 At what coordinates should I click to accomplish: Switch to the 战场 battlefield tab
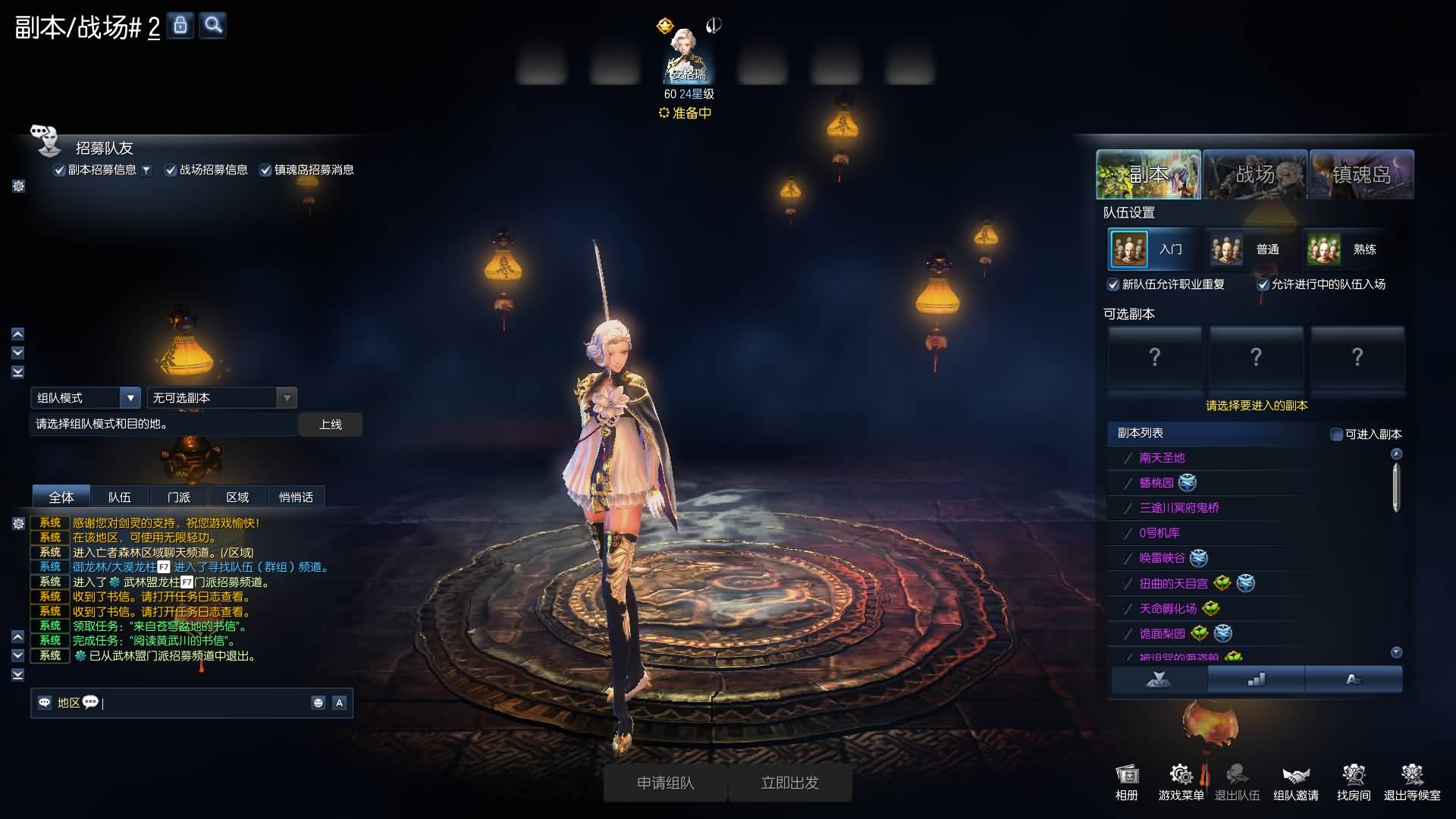[x=1255, y=174]
